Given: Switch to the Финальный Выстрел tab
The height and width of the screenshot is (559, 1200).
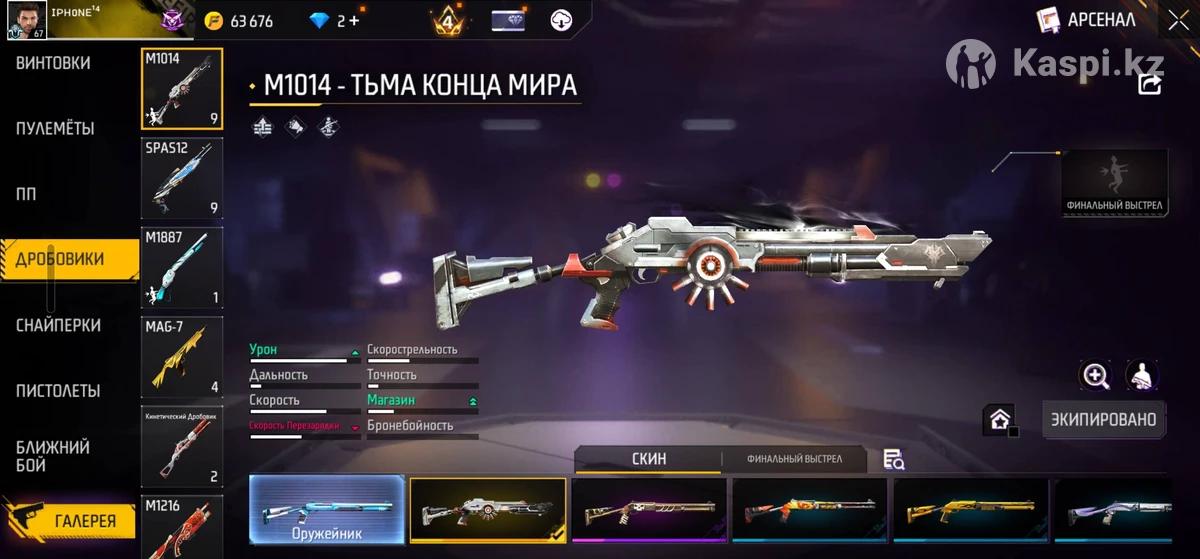Looking at the screenshot, I should [794, 459].
